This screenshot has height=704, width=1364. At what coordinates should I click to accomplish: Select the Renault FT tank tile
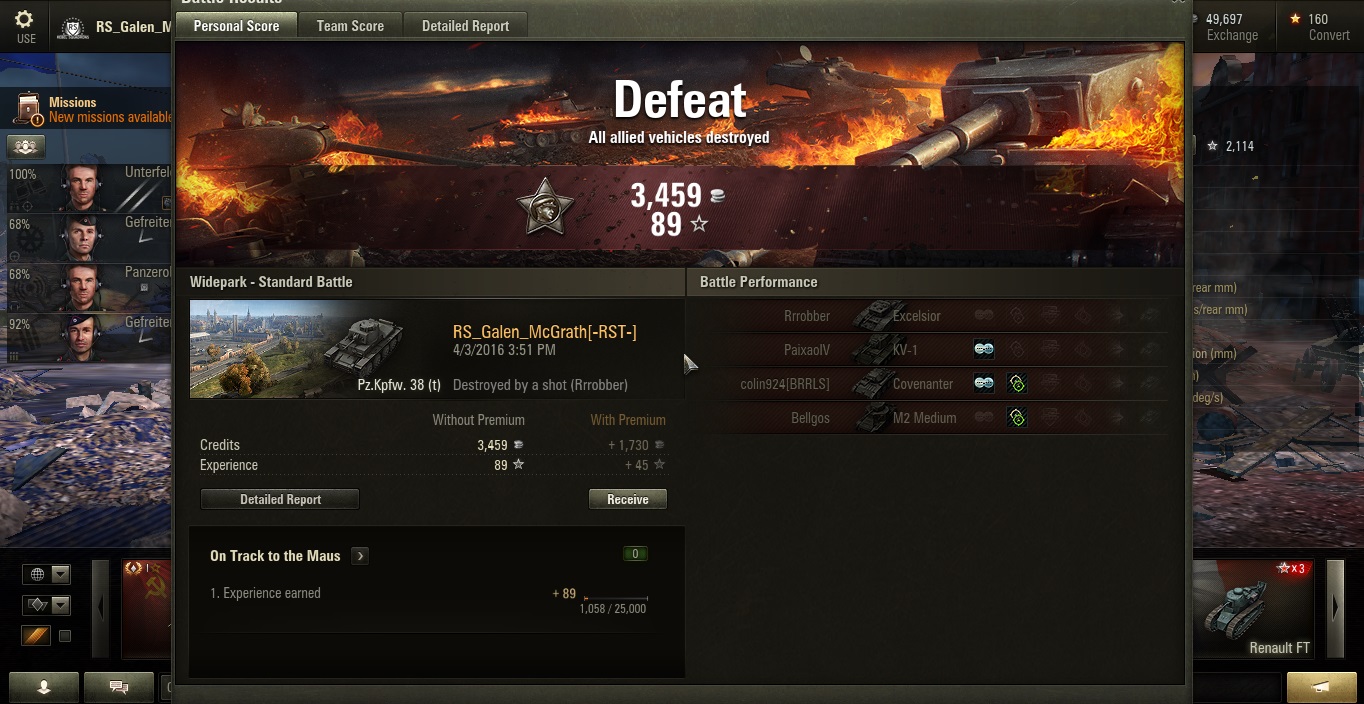[1257, 610]
